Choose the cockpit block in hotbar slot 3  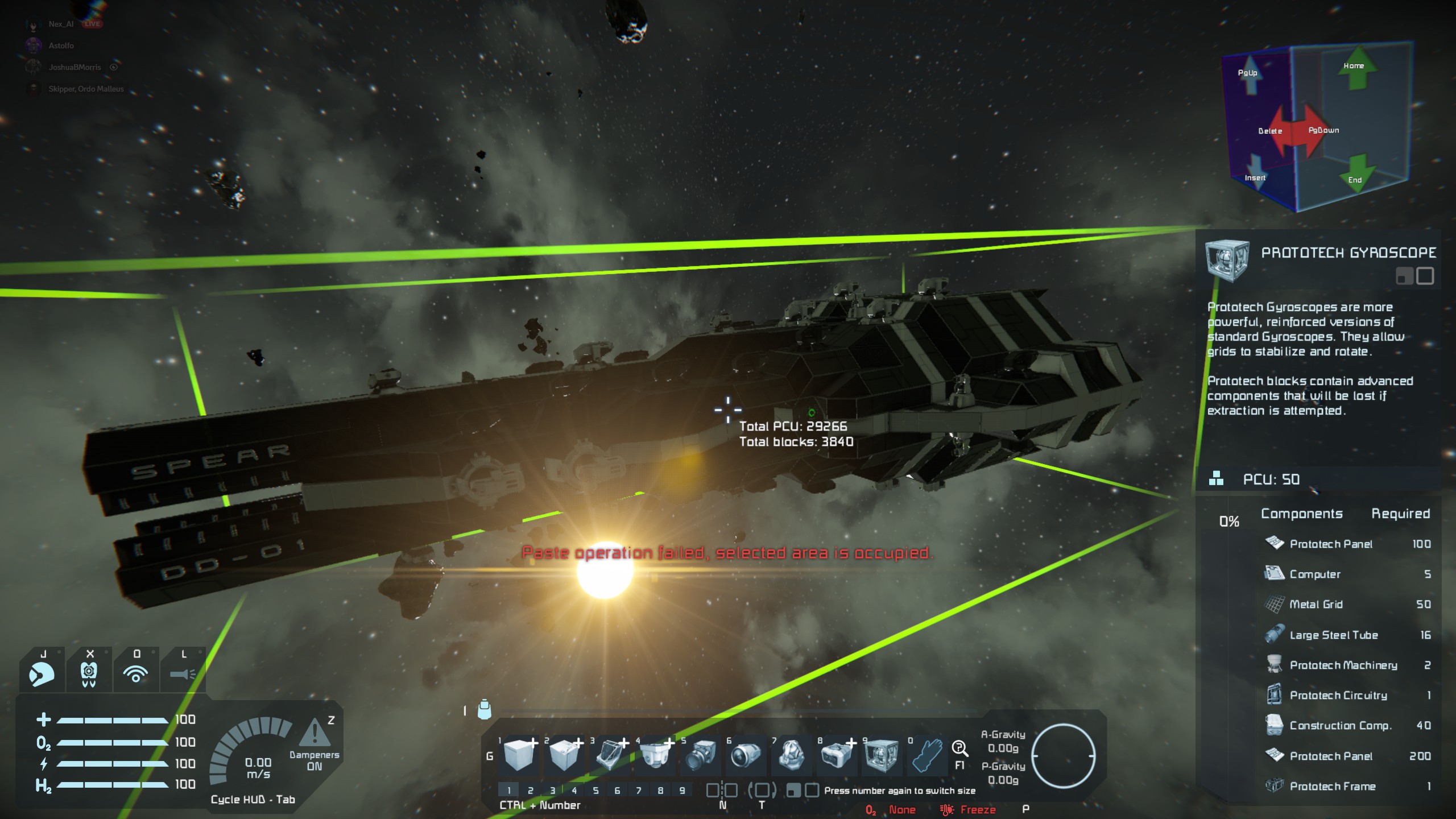pyautogui.click(x=609, y=755)
